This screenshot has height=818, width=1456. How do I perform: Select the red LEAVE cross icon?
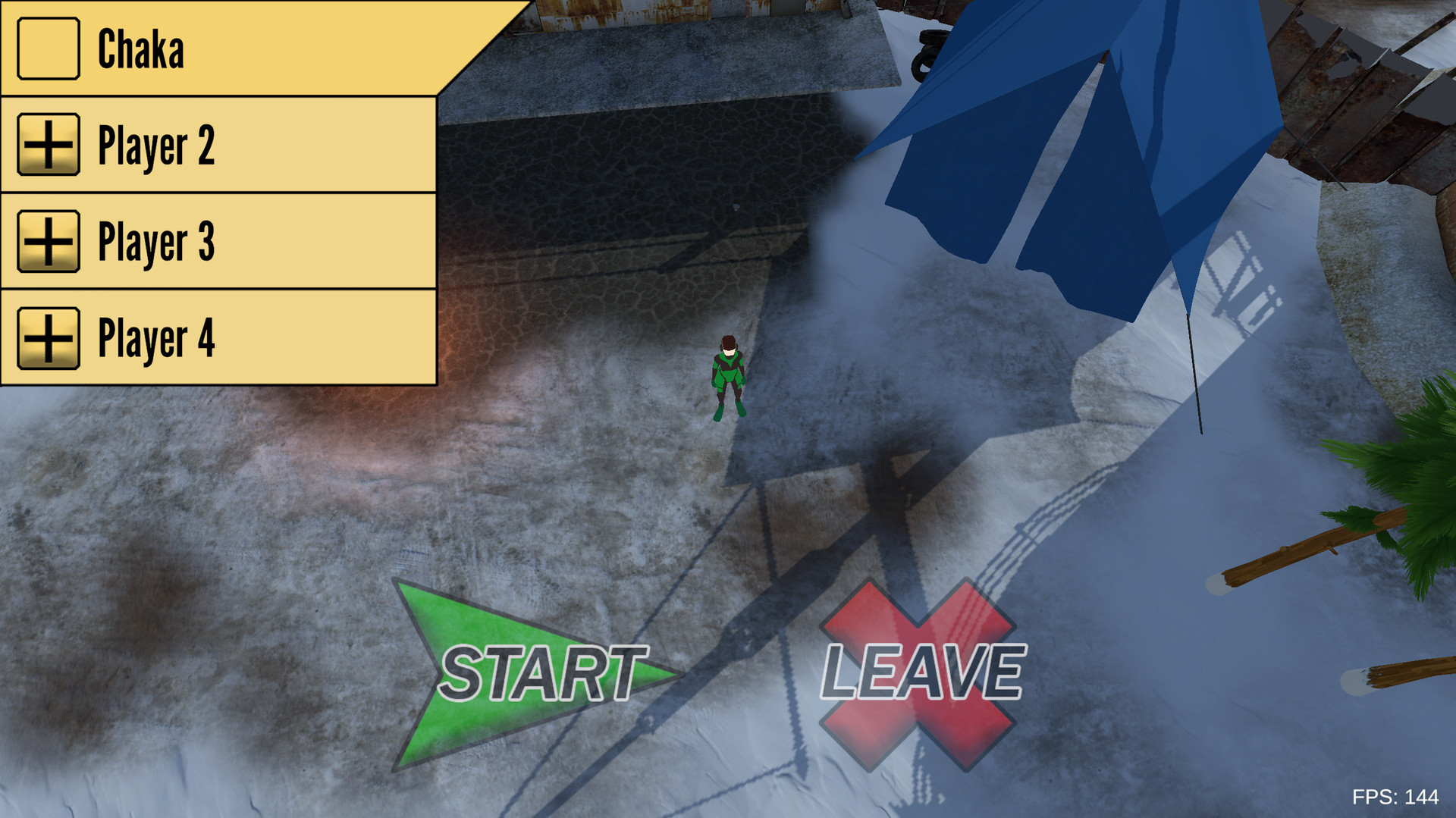click(x=918, y=671)
